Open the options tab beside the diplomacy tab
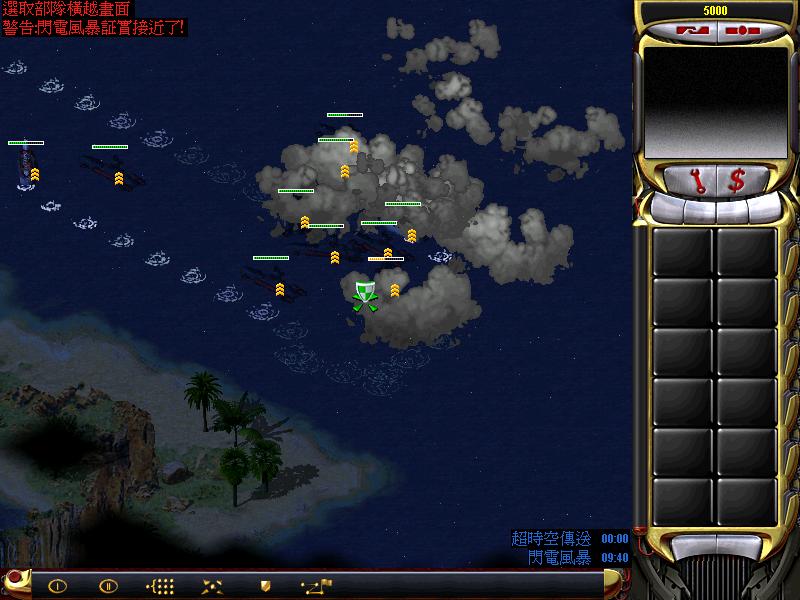800x600 pixels. coord(741,31)
